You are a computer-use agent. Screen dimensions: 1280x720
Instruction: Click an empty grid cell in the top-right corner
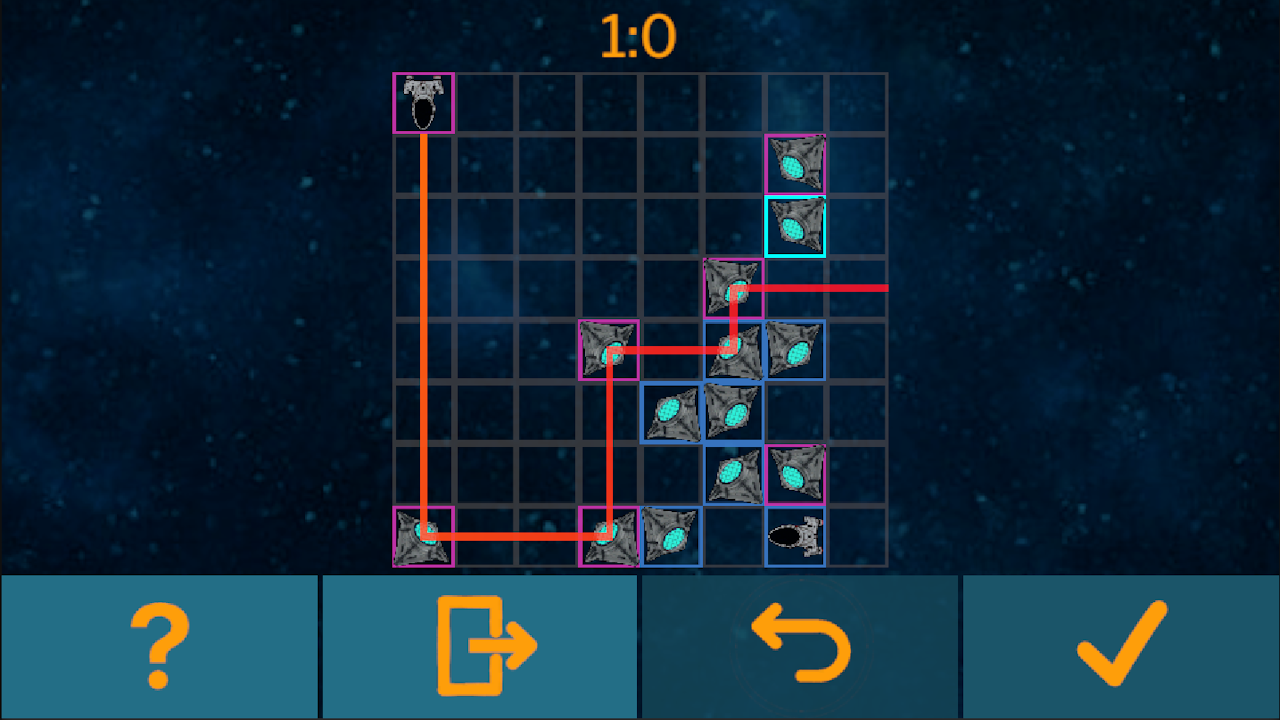pyautogui.click(x=857, y=102)
